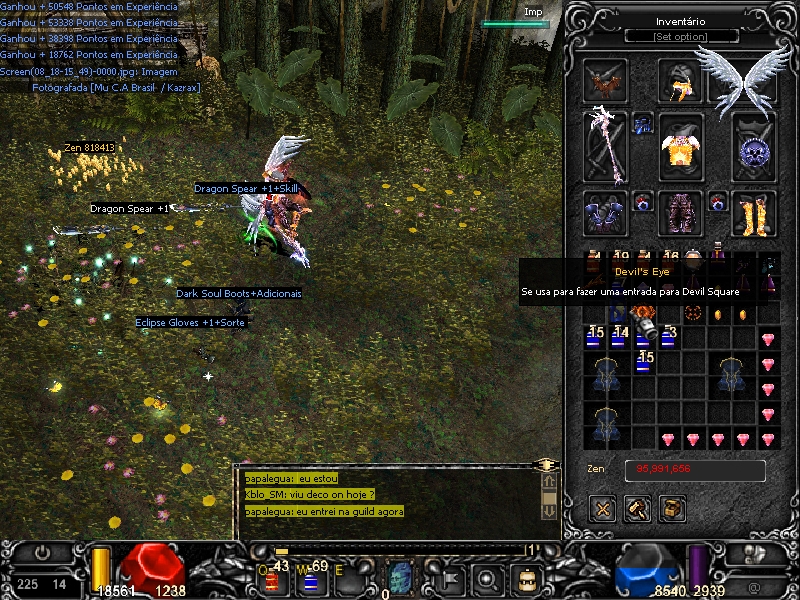Click the magnifier button on the bottom bar
This screenshot has width=800, height=600.
[x=488, y=578]
